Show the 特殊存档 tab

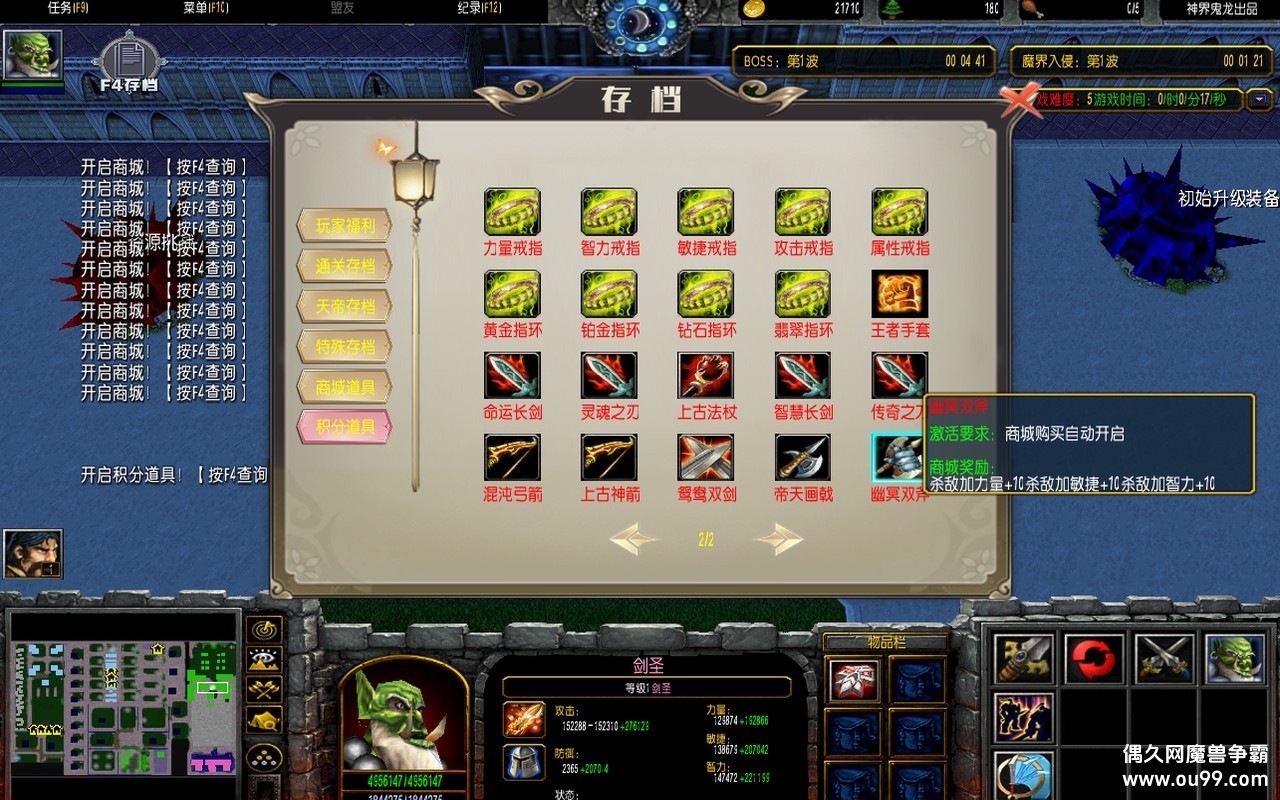(x=344, y=347)
